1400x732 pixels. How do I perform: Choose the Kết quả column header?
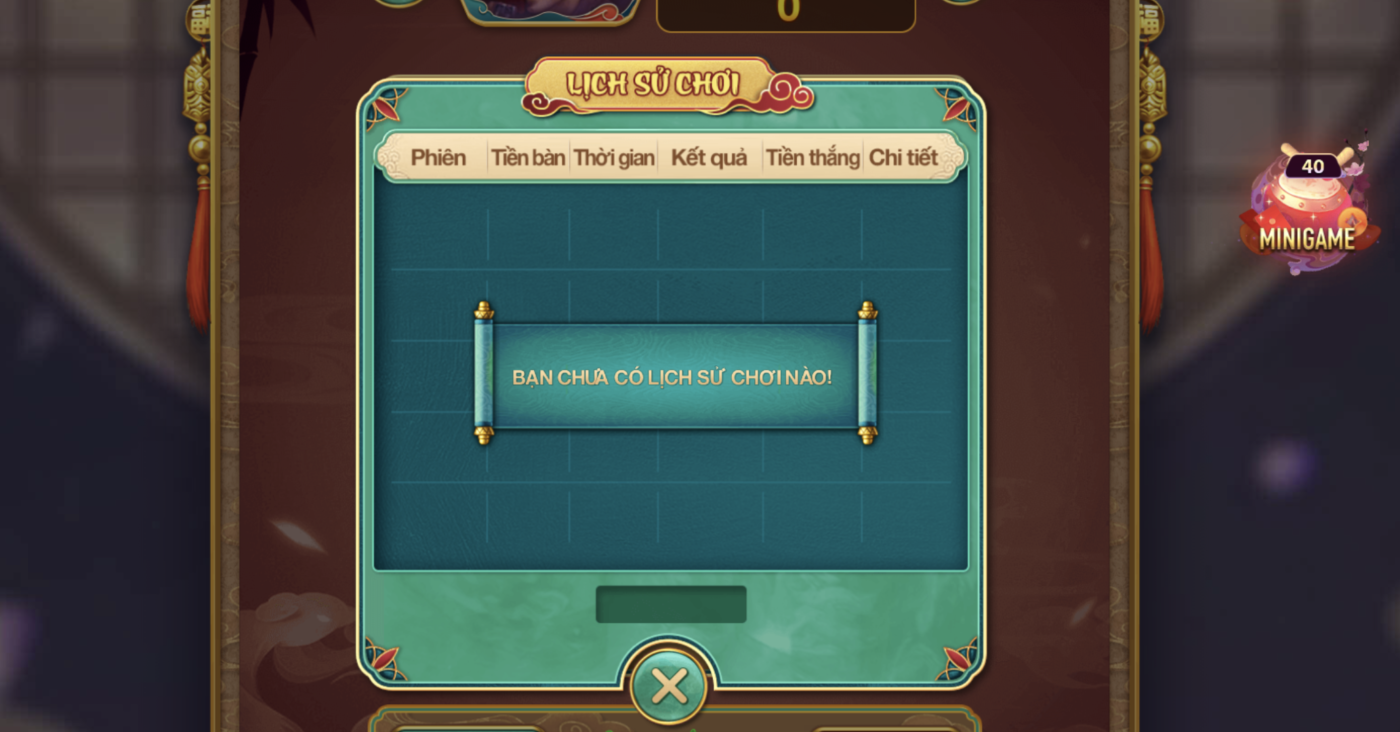(709, 158)
